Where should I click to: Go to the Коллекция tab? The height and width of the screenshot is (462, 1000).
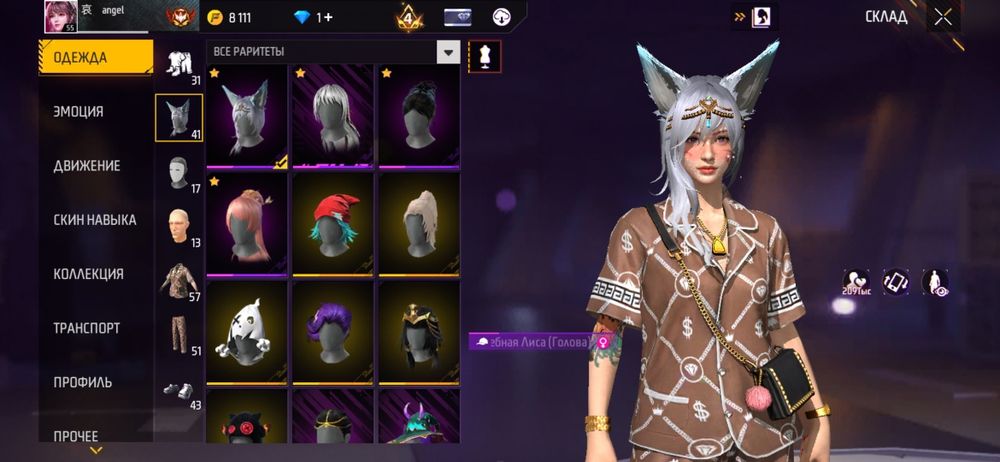[88, 274]
